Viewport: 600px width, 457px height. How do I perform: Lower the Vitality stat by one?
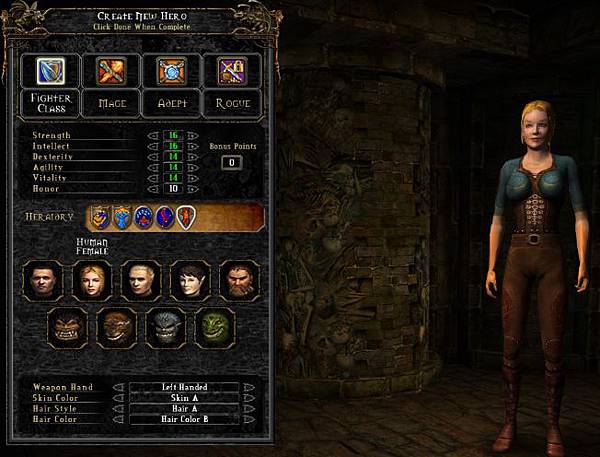153,177
